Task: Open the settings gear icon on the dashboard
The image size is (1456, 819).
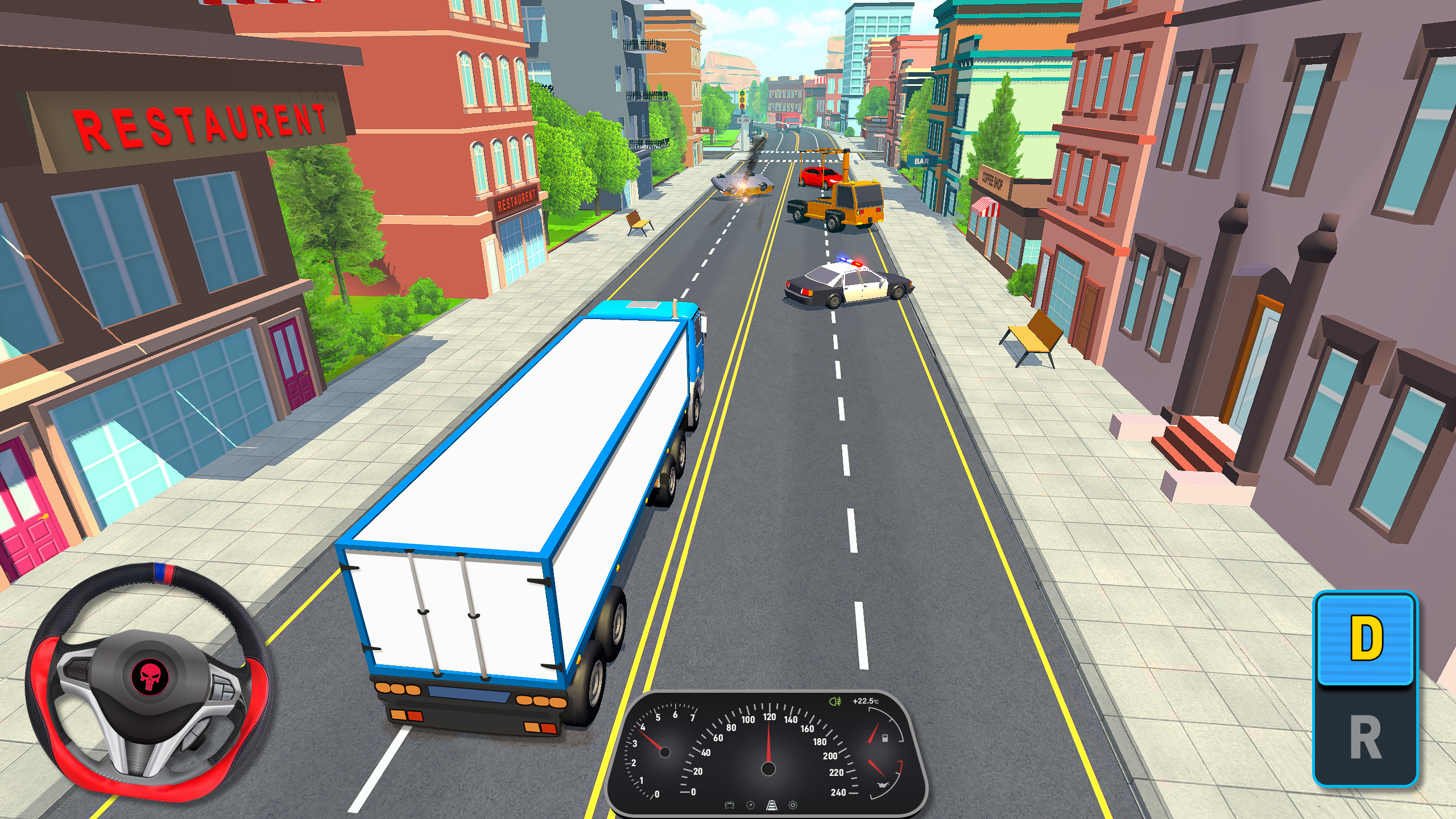Action: (x=793, y=805)
